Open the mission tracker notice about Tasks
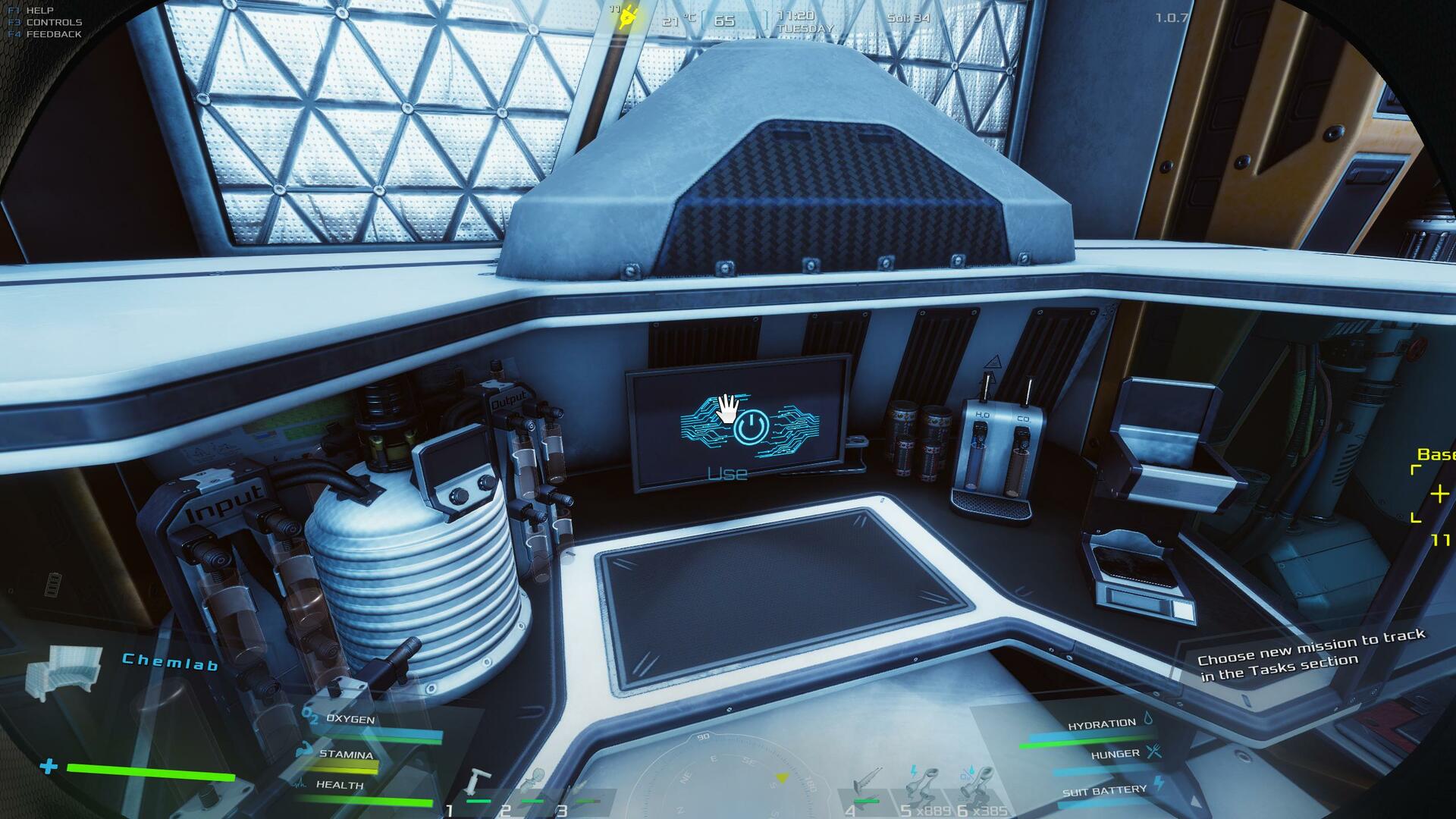The height and width of the screenshot is (819, 1456). (x=1311, y=654)
